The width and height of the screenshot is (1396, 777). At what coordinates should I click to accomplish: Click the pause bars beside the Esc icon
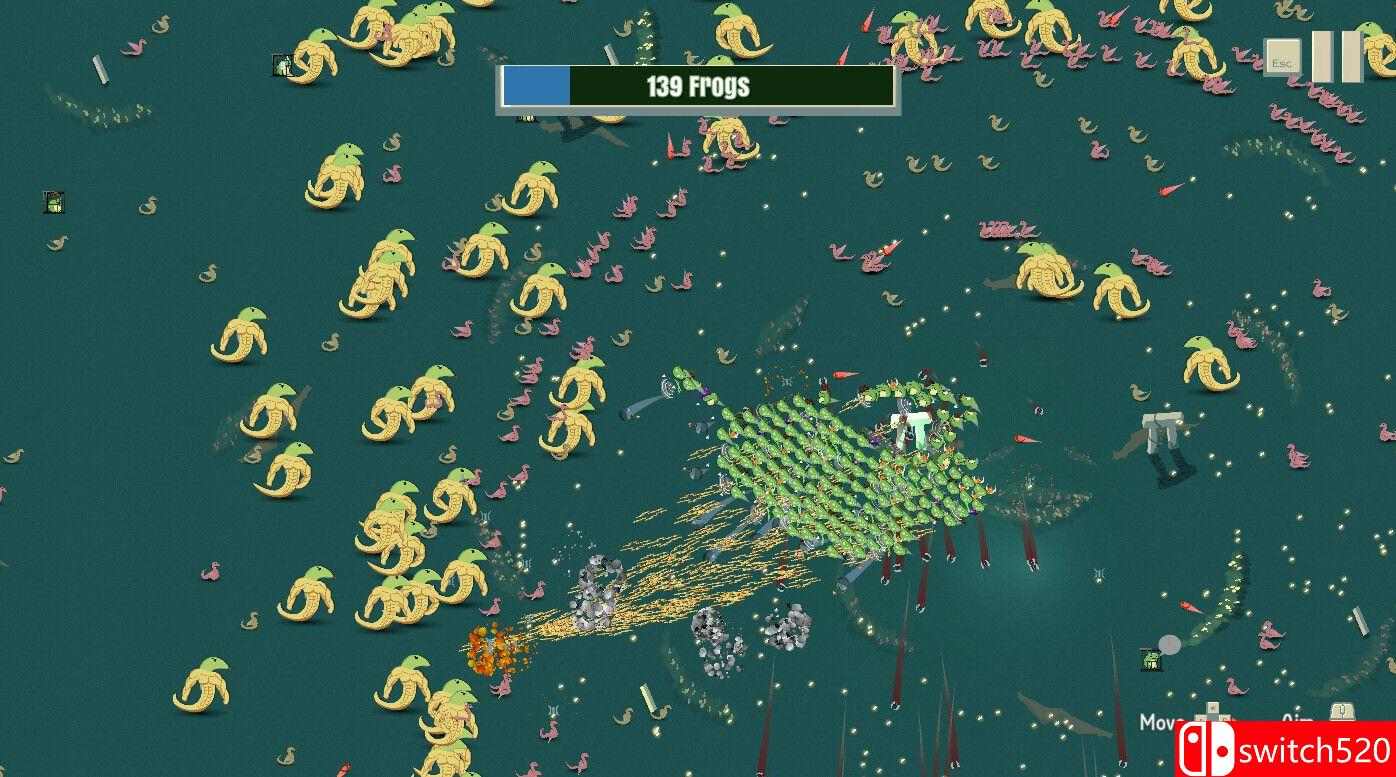[1335, 55]
